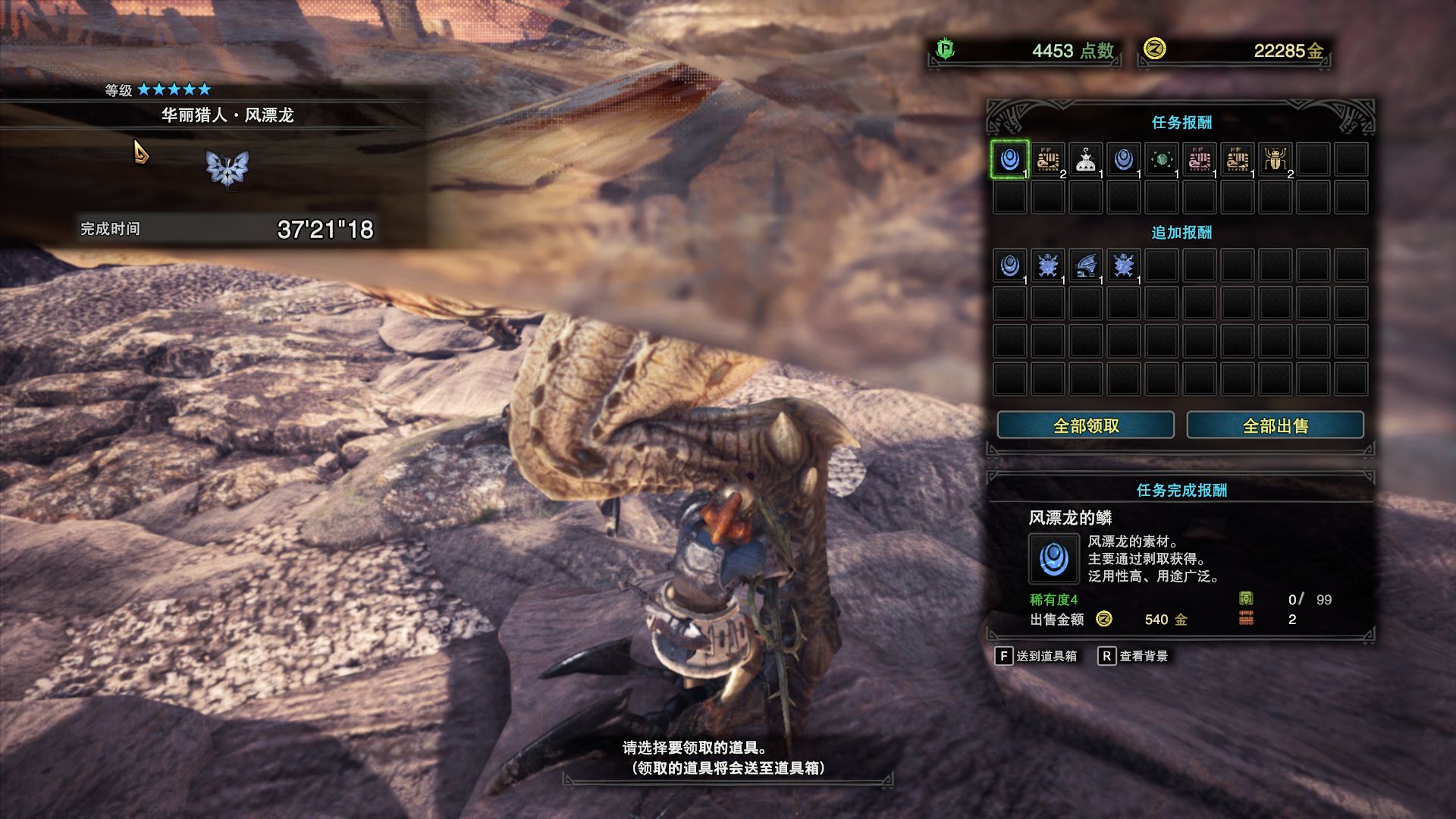The height and width of the screenshot is (819, 1456).
Task: Select the white sack reward item
Action: coord(1085,159)
